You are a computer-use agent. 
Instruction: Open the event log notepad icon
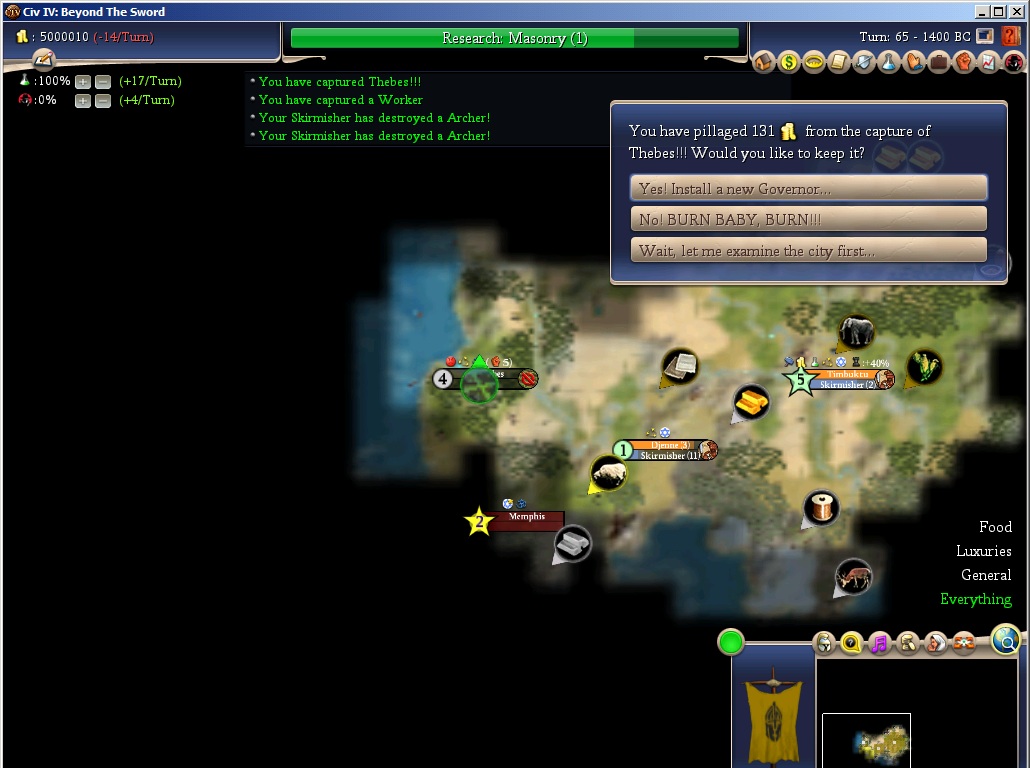coord(42,61)
